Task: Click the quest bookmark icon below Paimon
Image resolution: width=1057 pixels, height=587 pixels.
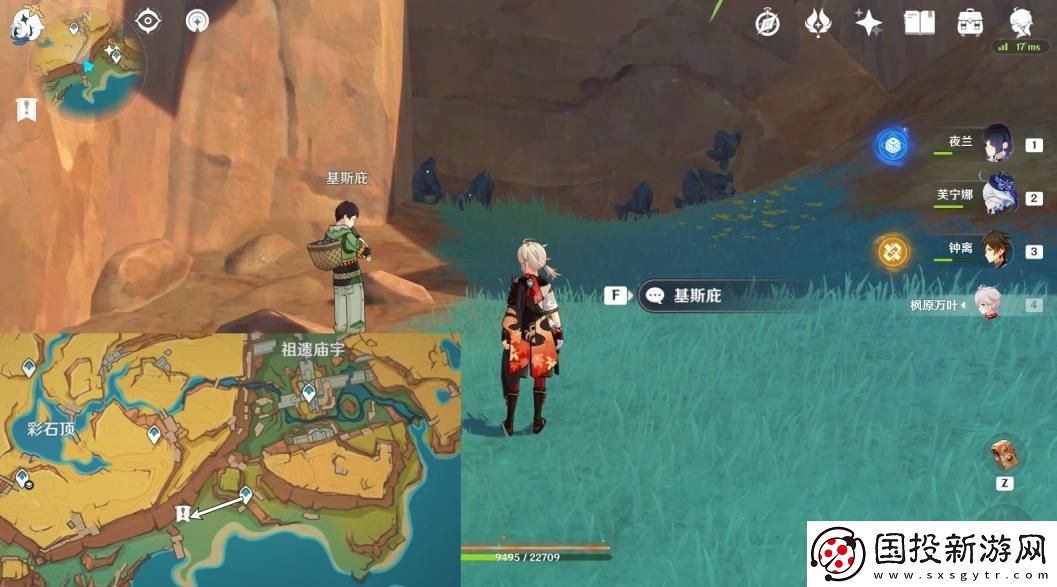Action: [x=27, y=109]
